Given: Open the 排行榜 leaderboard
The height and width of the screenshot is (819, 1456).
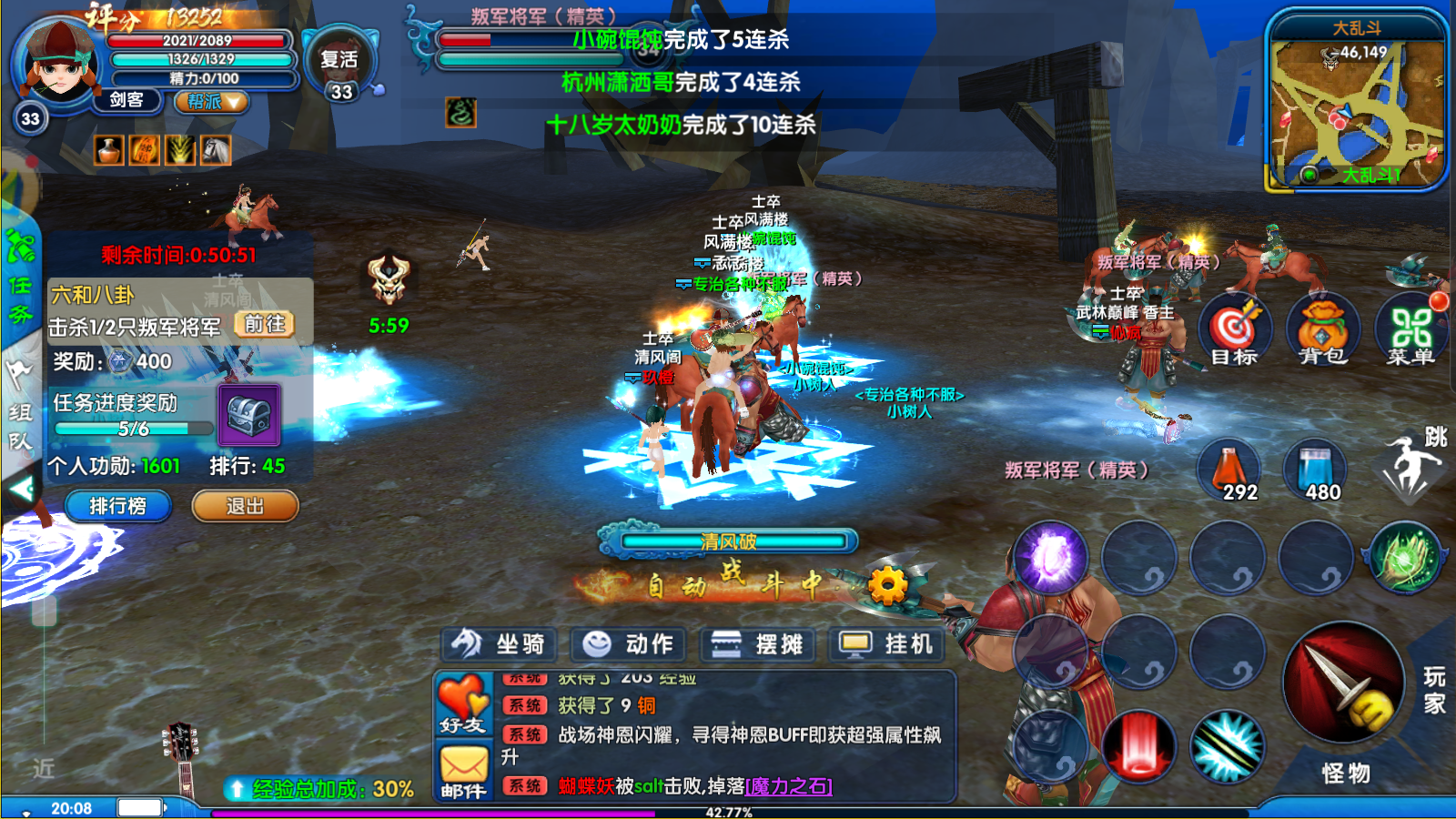Looking at the screenshot, I should [117, 506].
